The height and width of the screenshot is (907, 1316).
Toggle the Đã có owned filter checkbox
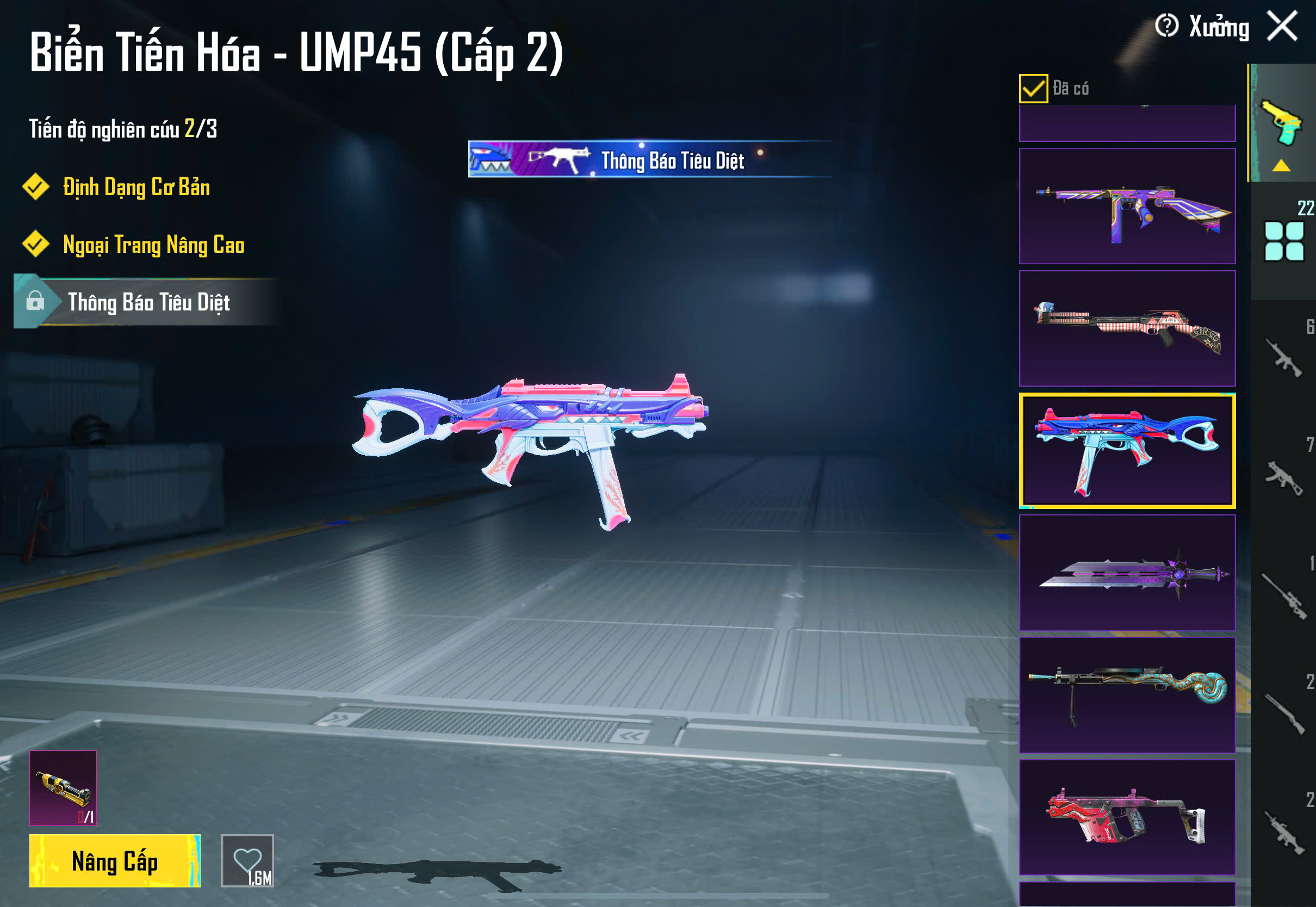[x=1033, y=89]
